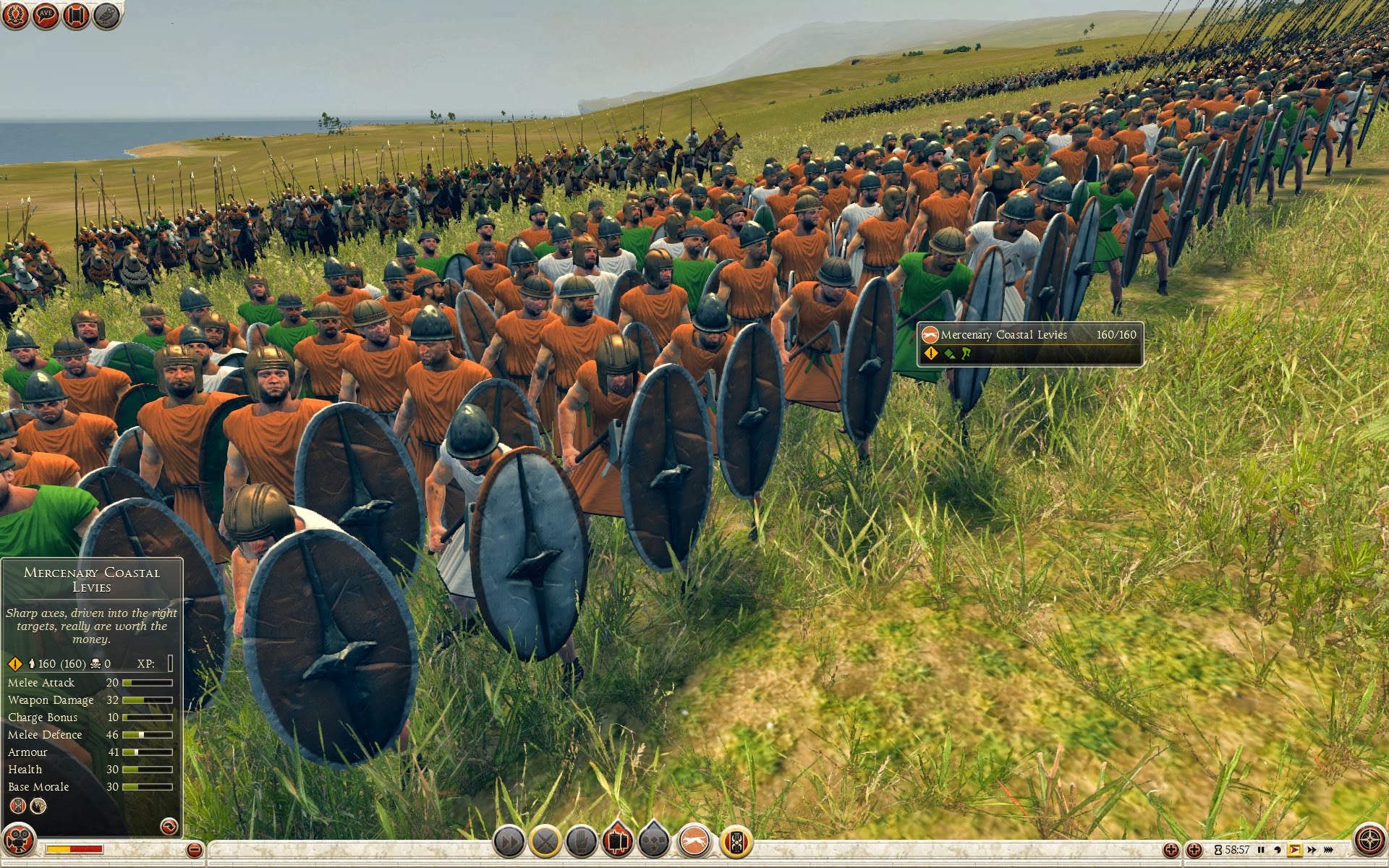This screenshot has width=1389, height=868.
Task: Pause the battle
Action: coord(1261,850)
